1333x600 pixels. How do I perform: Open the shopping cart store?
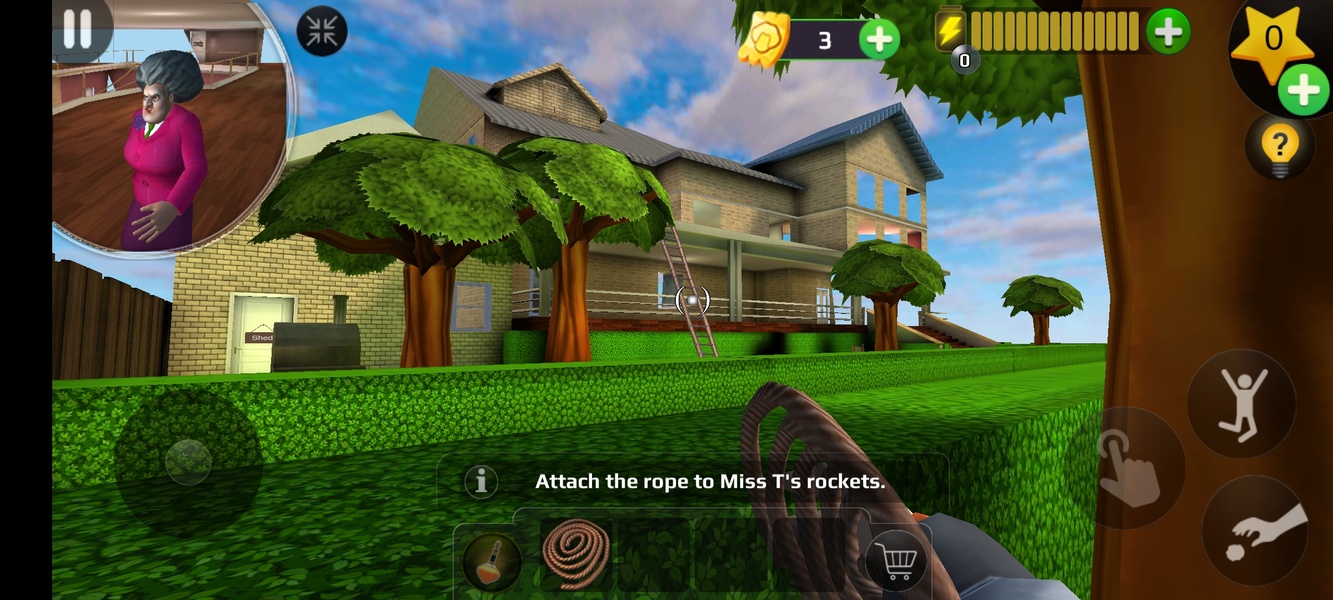pos(896,562)
